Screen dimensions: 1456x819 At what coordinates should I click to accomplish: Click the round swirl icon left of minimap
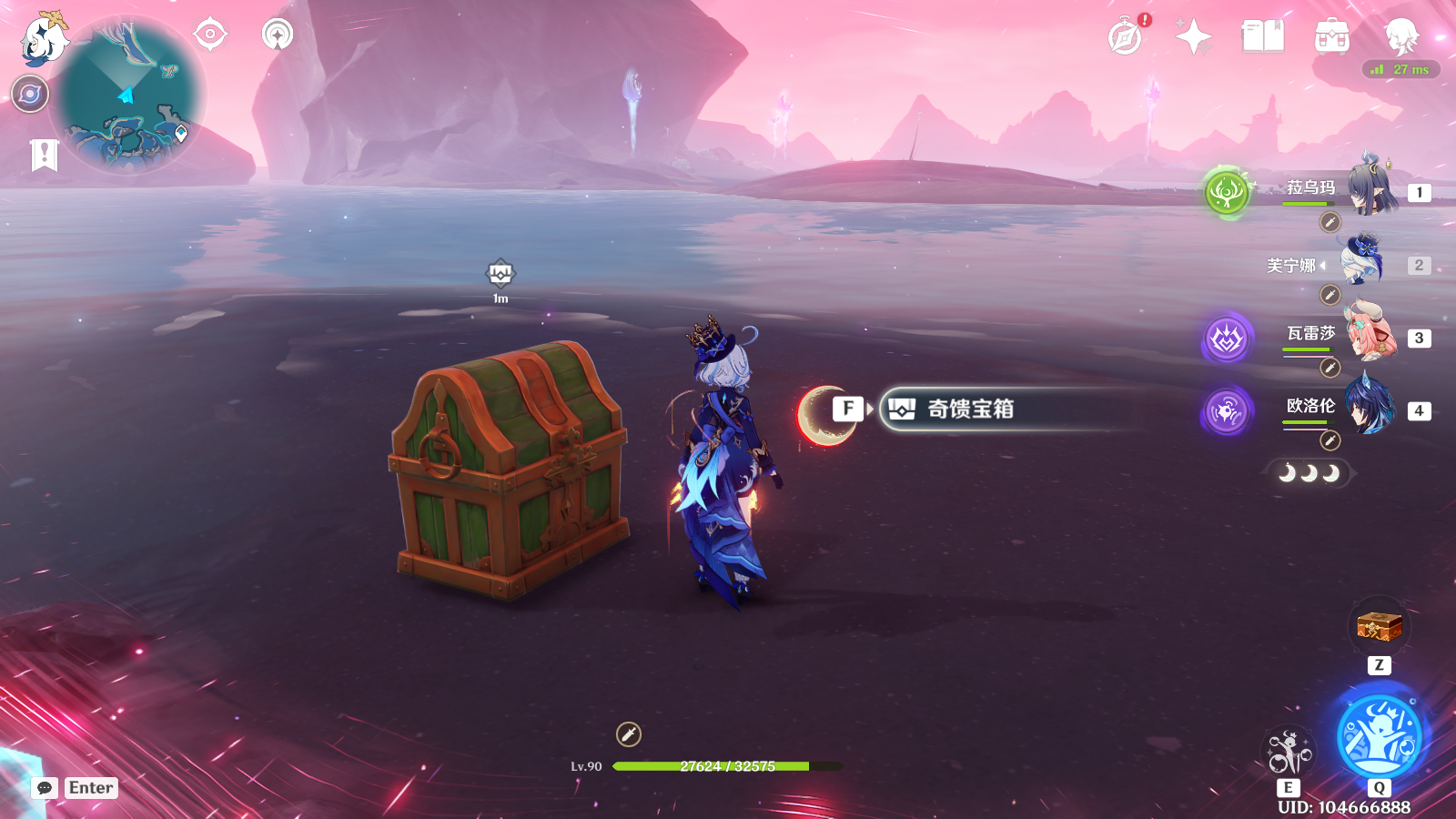(30, 94)
